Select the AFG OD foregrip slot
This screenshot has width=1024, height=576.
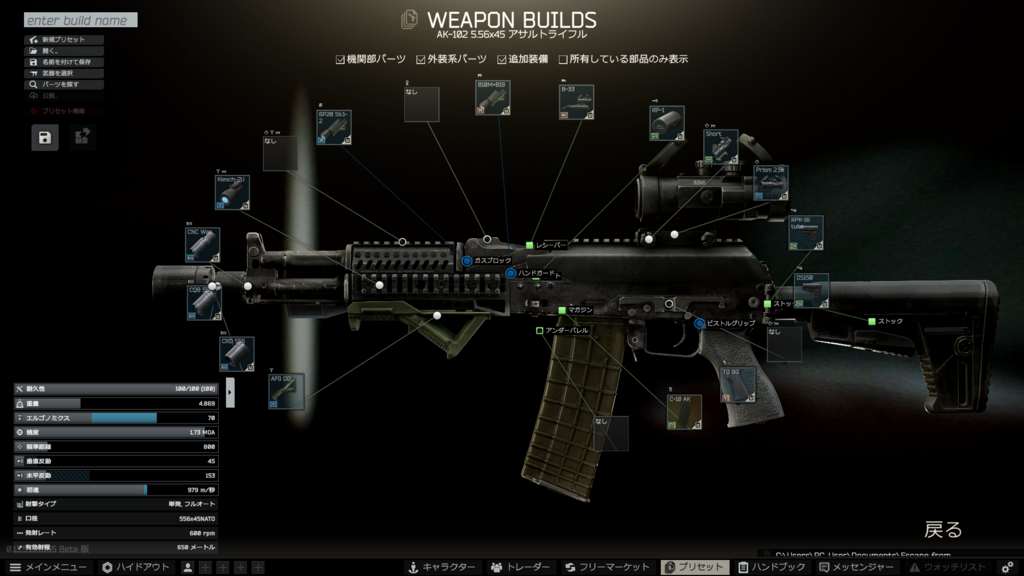click(x=286, y=391)
